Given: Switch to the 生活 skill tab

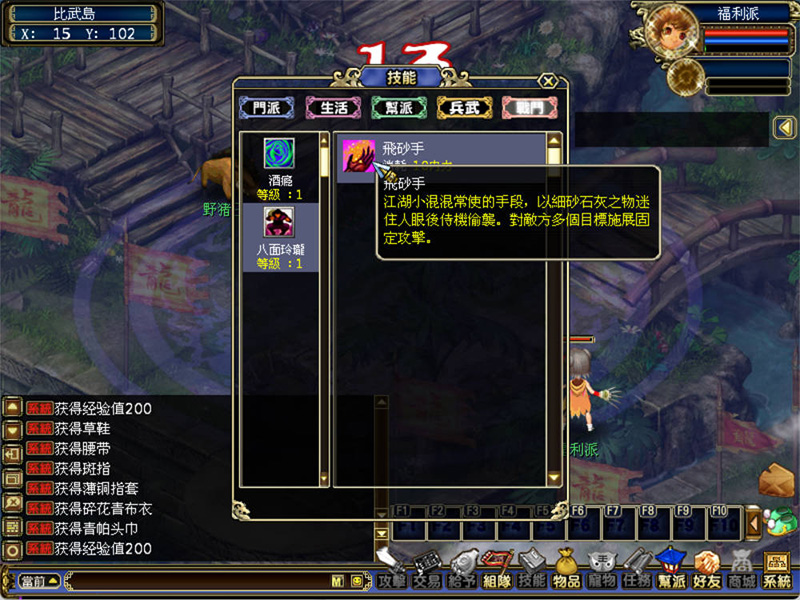Looking at the screenshot, I should [x=333, y=107].
